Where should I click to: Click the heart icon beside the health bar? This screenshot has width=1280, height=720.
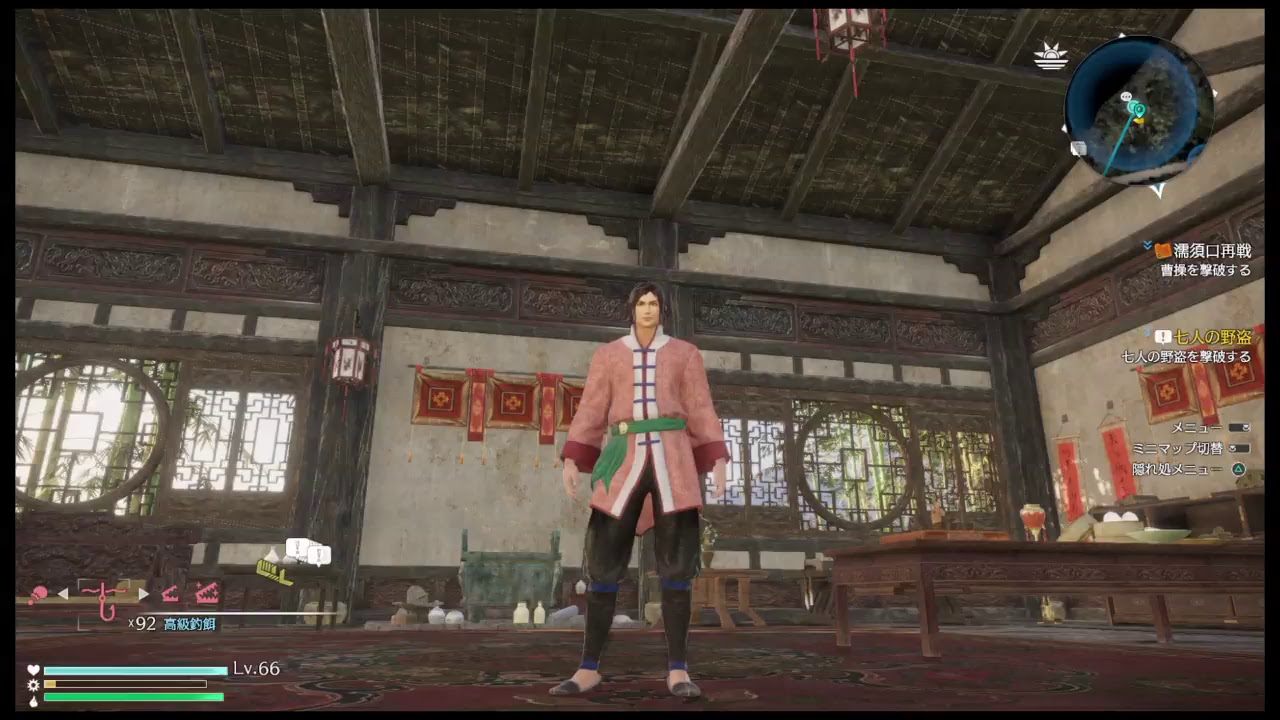[32, 670]
